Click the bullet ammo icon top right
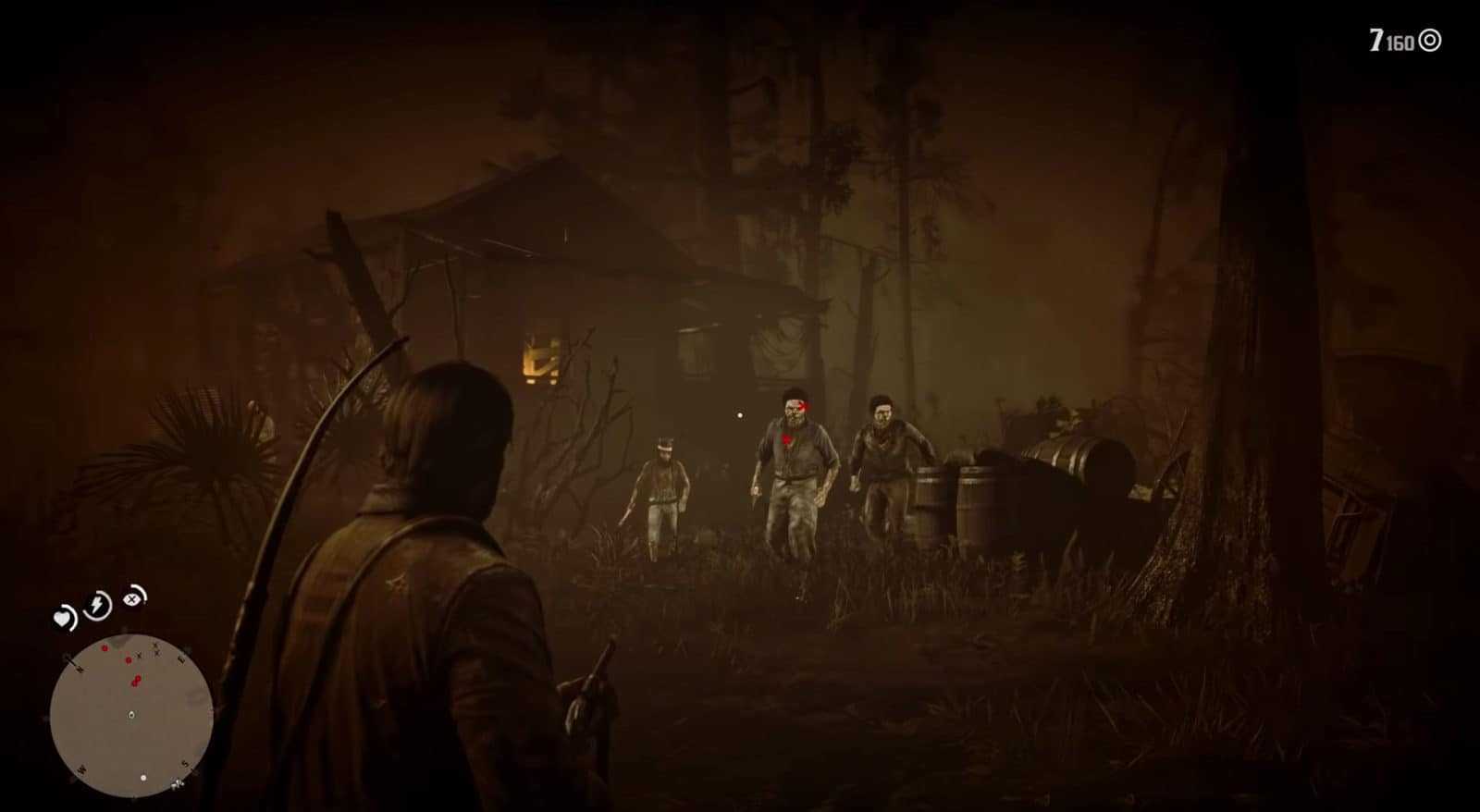Screen dimensions: 1480x812 point(1429,41)
